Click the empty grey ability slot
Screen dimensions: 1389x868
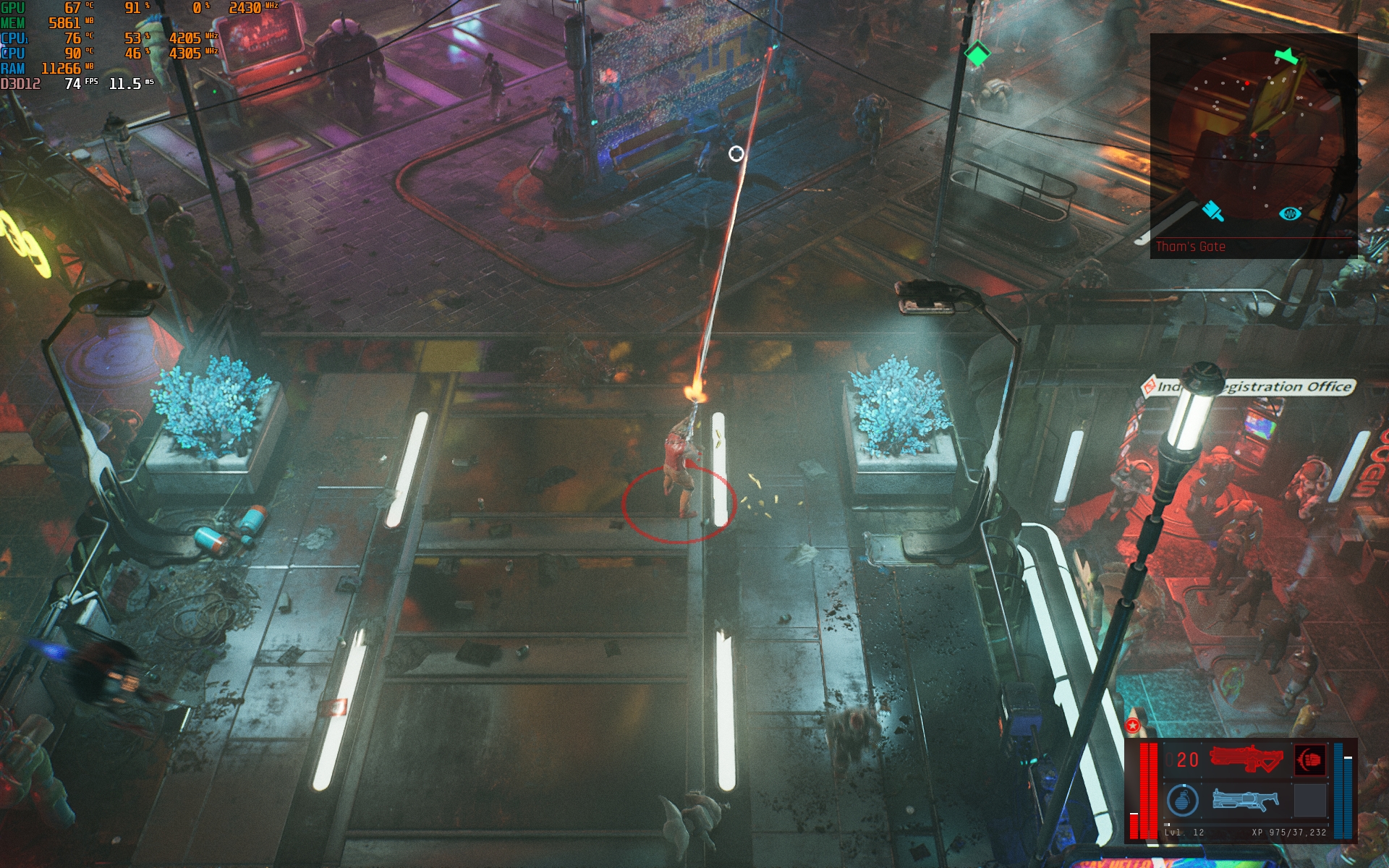pyautogui.click(x=1310, y=800)
